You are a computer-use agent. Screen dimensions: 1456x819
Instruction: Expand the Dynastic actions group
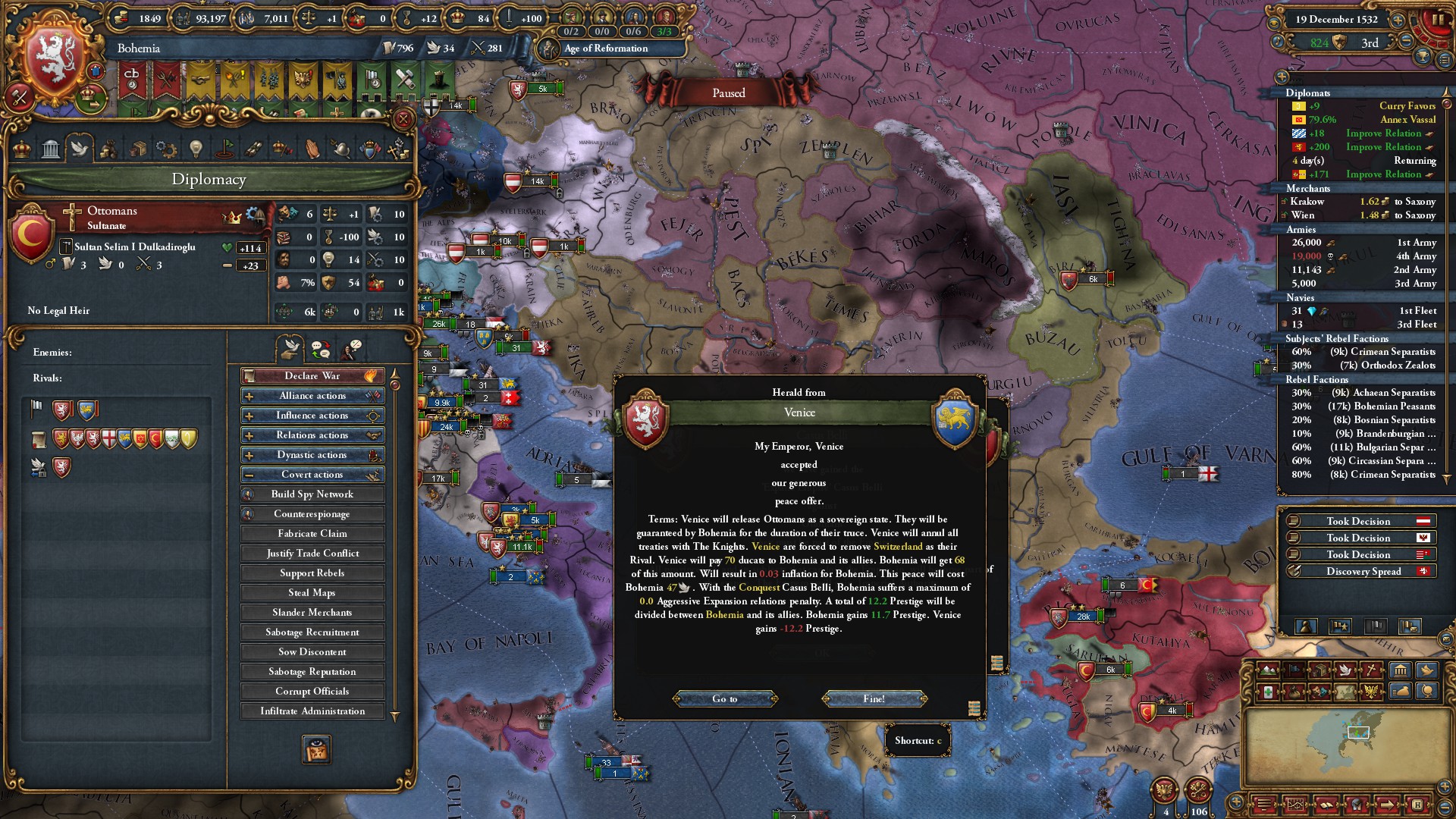[312, 455]
